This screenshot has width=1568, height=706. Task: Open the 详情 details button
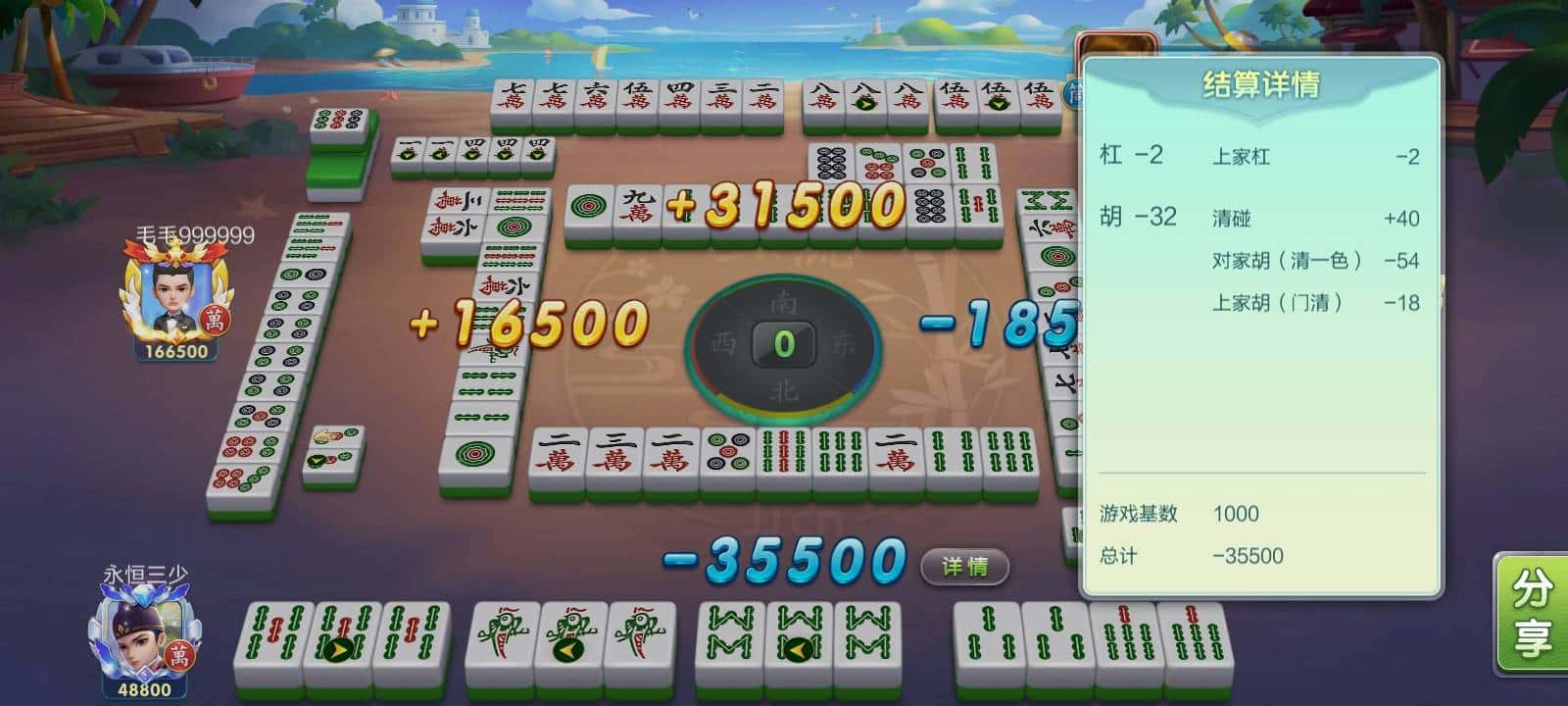(964, 567)
